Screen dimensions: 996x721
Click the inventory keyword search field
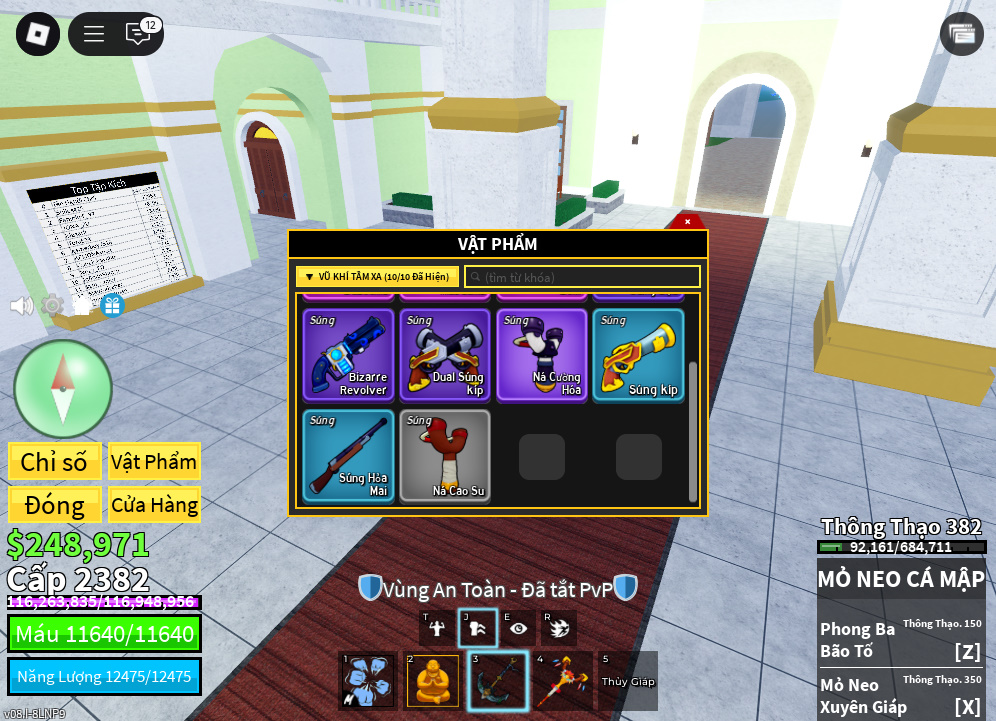[582, 277]
